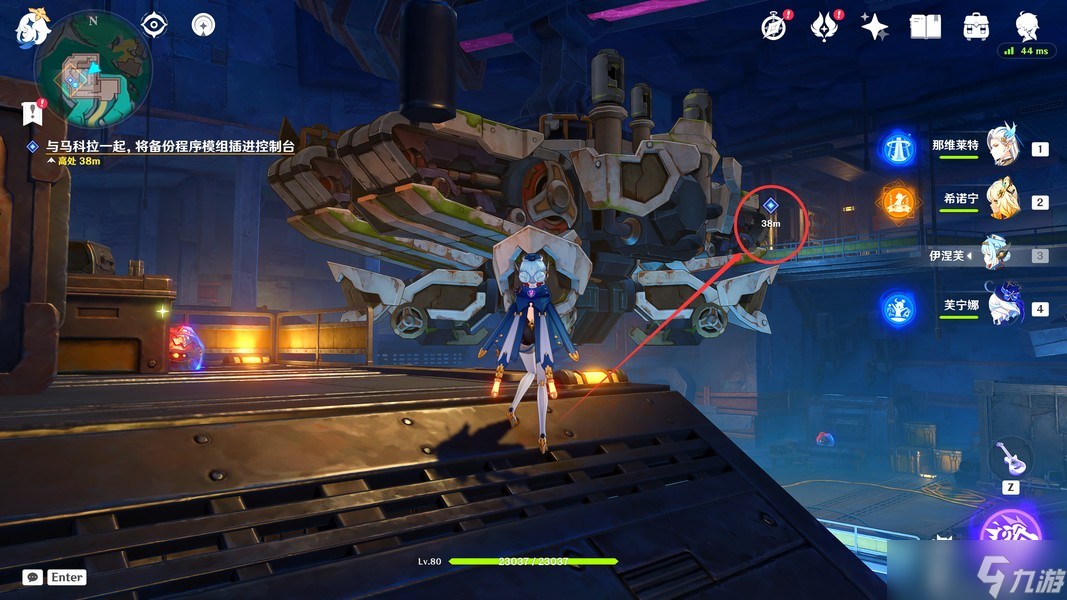Open the quest log flag icon
1067x600 pixels.
coord(33,113)
